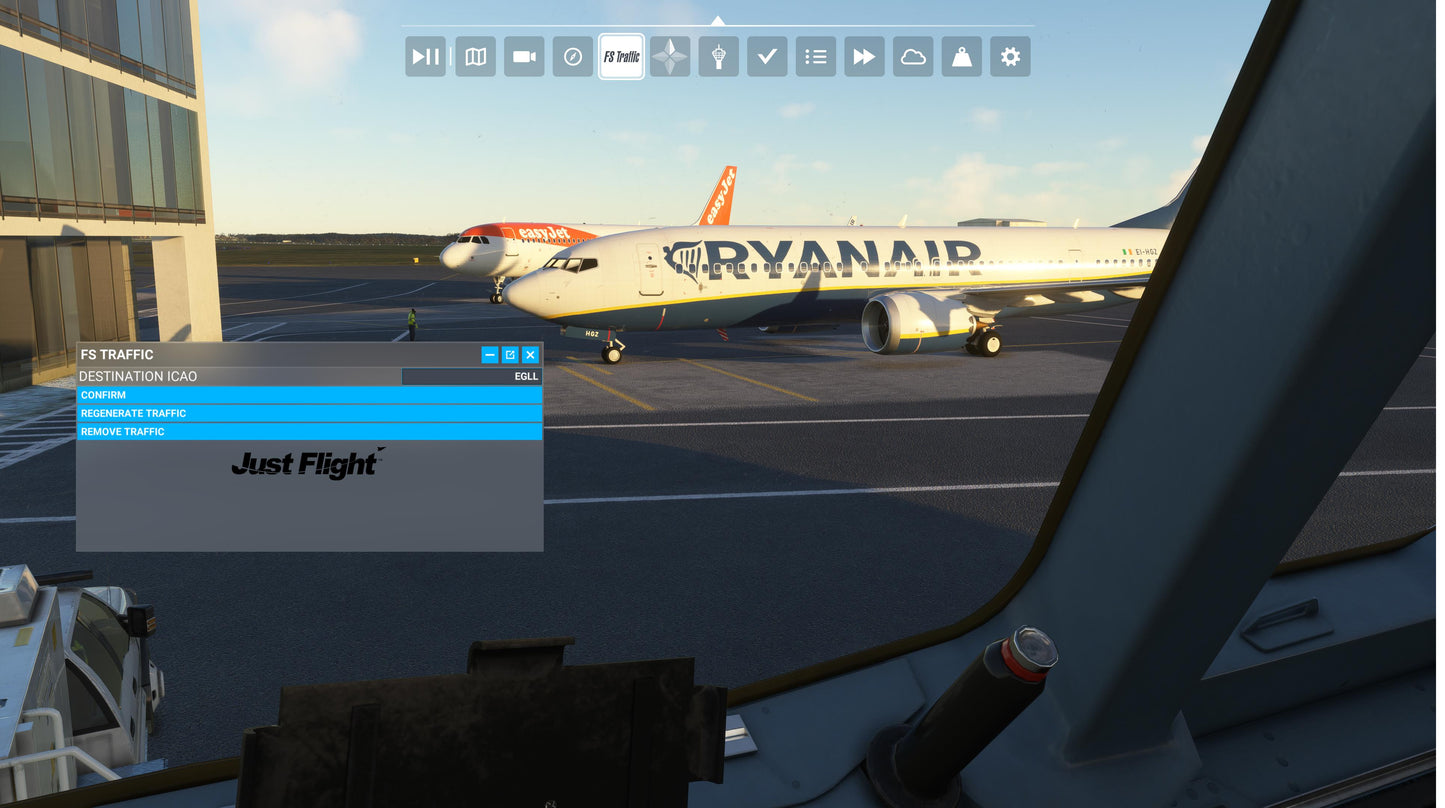Open the fuel and weight panel
Image resolution: width=1445 pixels, height=808 pixels.
[x=962, y=57]
